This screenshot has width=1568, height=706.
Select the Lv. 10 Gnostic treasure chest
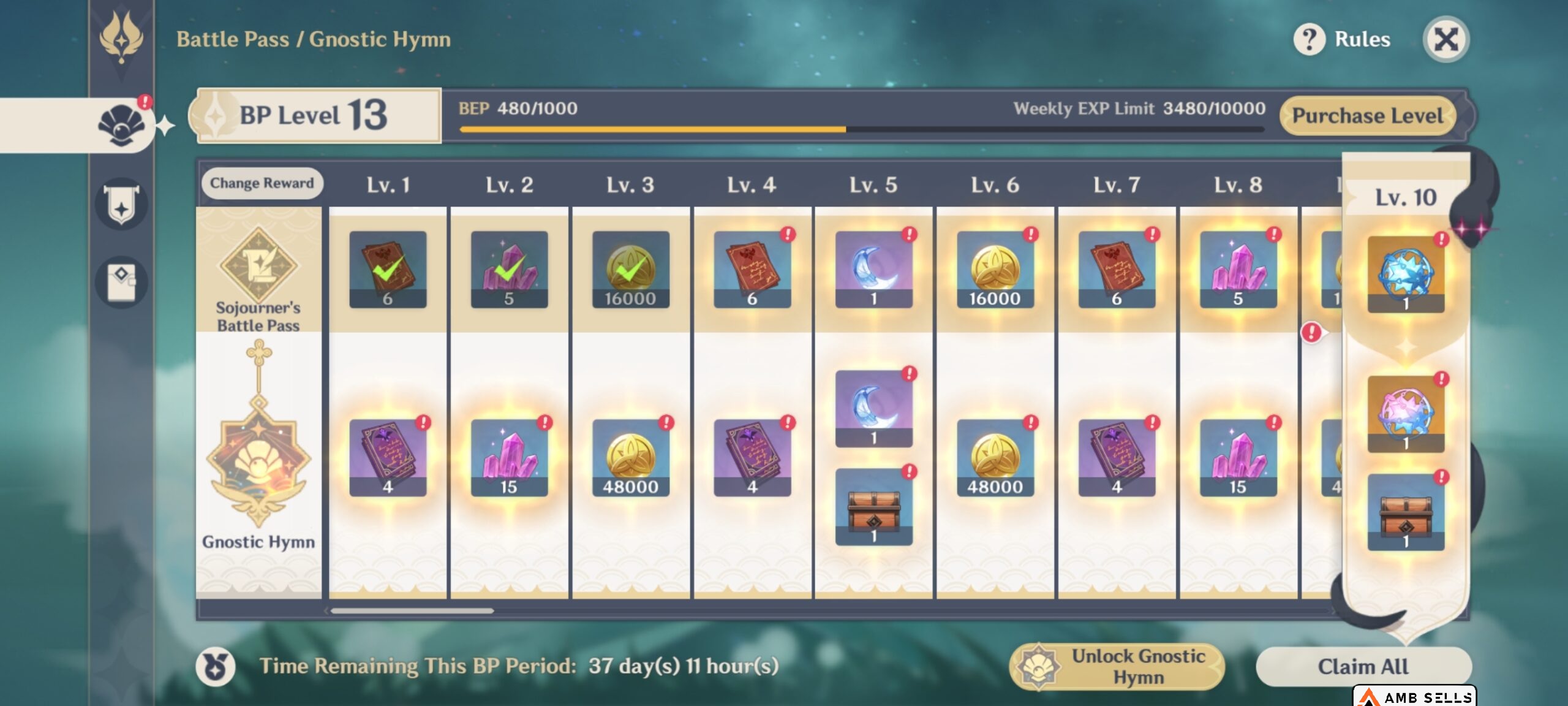(x=1406, y=512)
